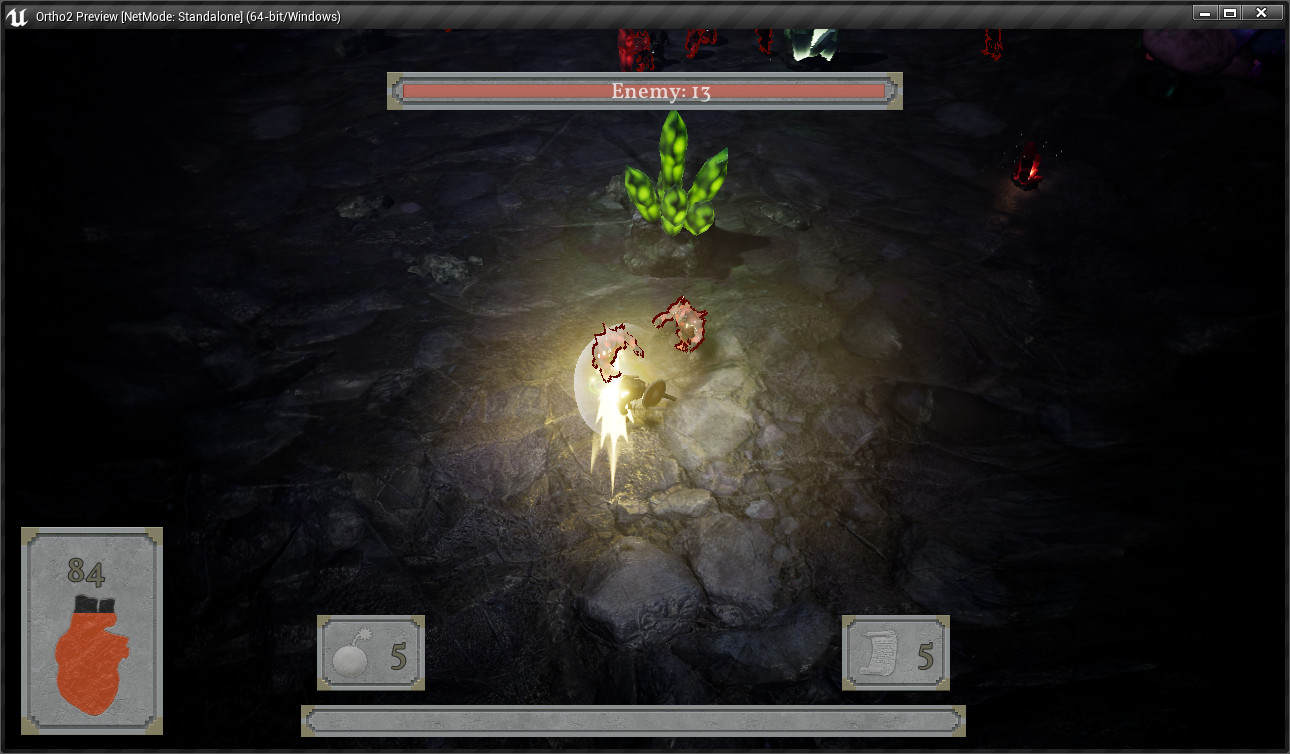Click the empty progress bar at bottom
1290x754 pixels.
[632, 720]
